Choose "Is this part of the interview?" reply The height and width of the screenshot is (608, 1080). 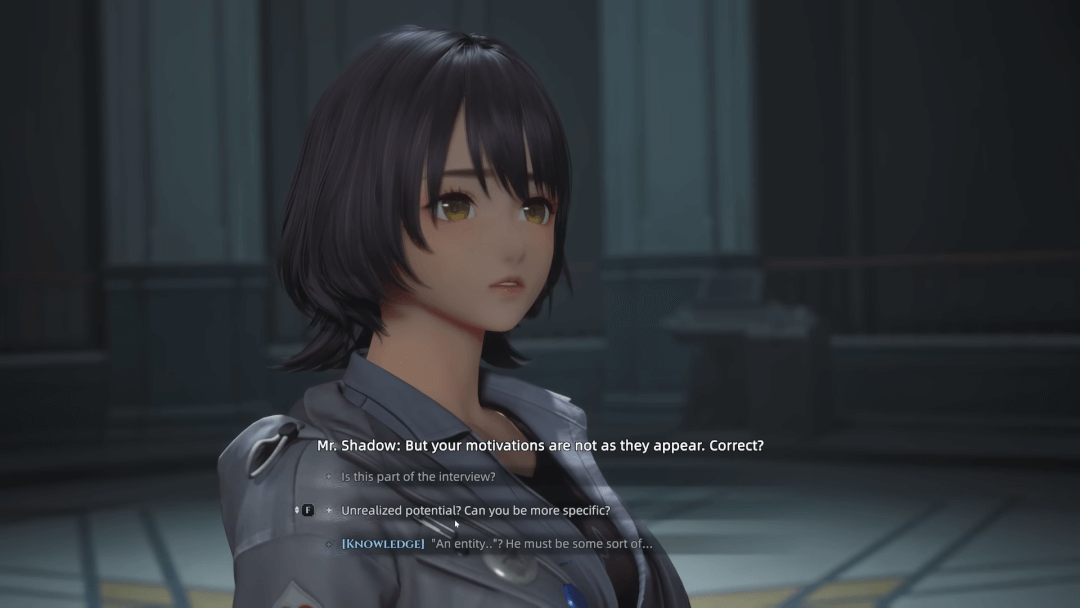tap(418, 477)
